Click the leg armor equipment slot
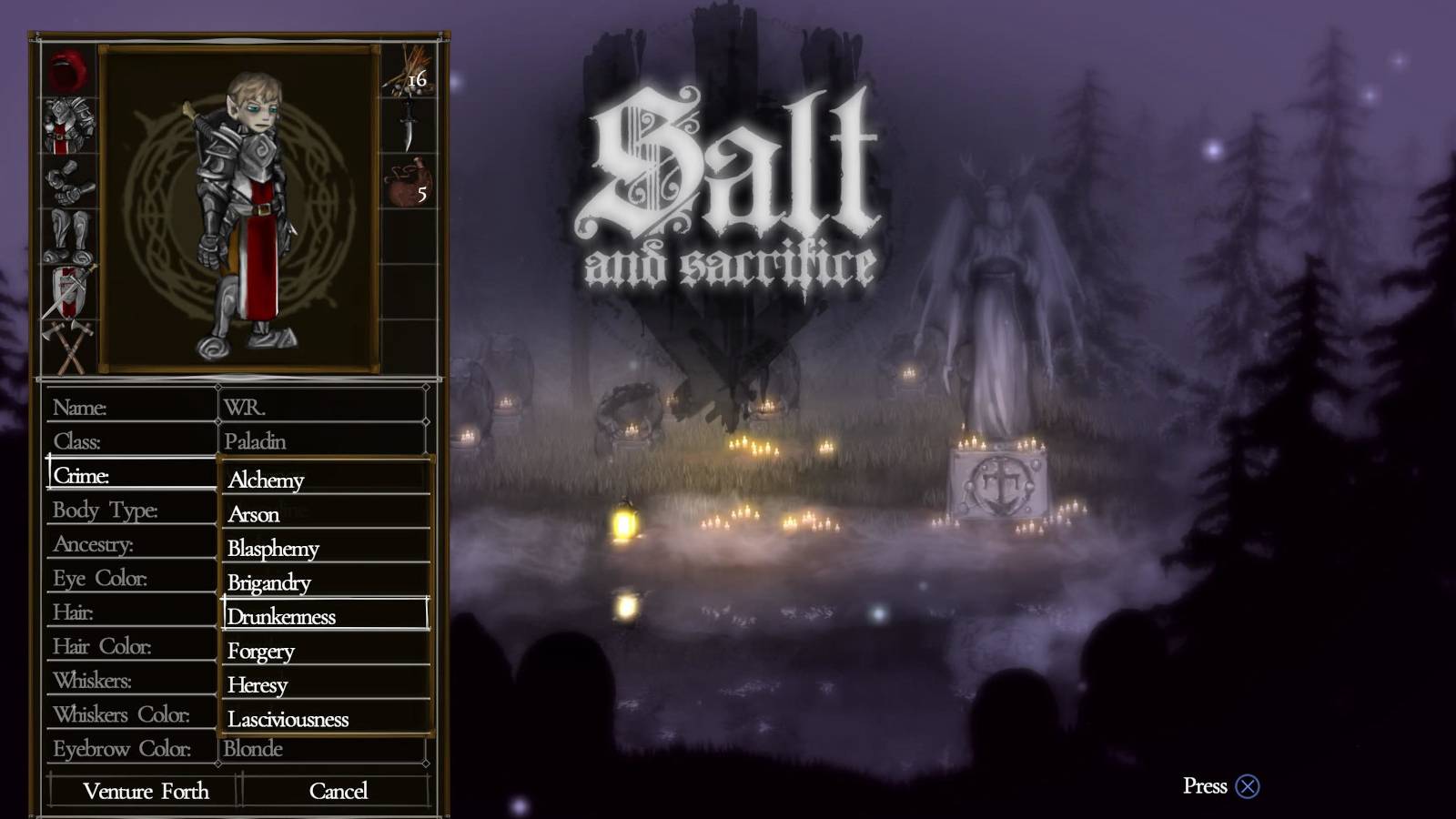The height and width of the screenshot is (819, 1456). click(64, 232)
